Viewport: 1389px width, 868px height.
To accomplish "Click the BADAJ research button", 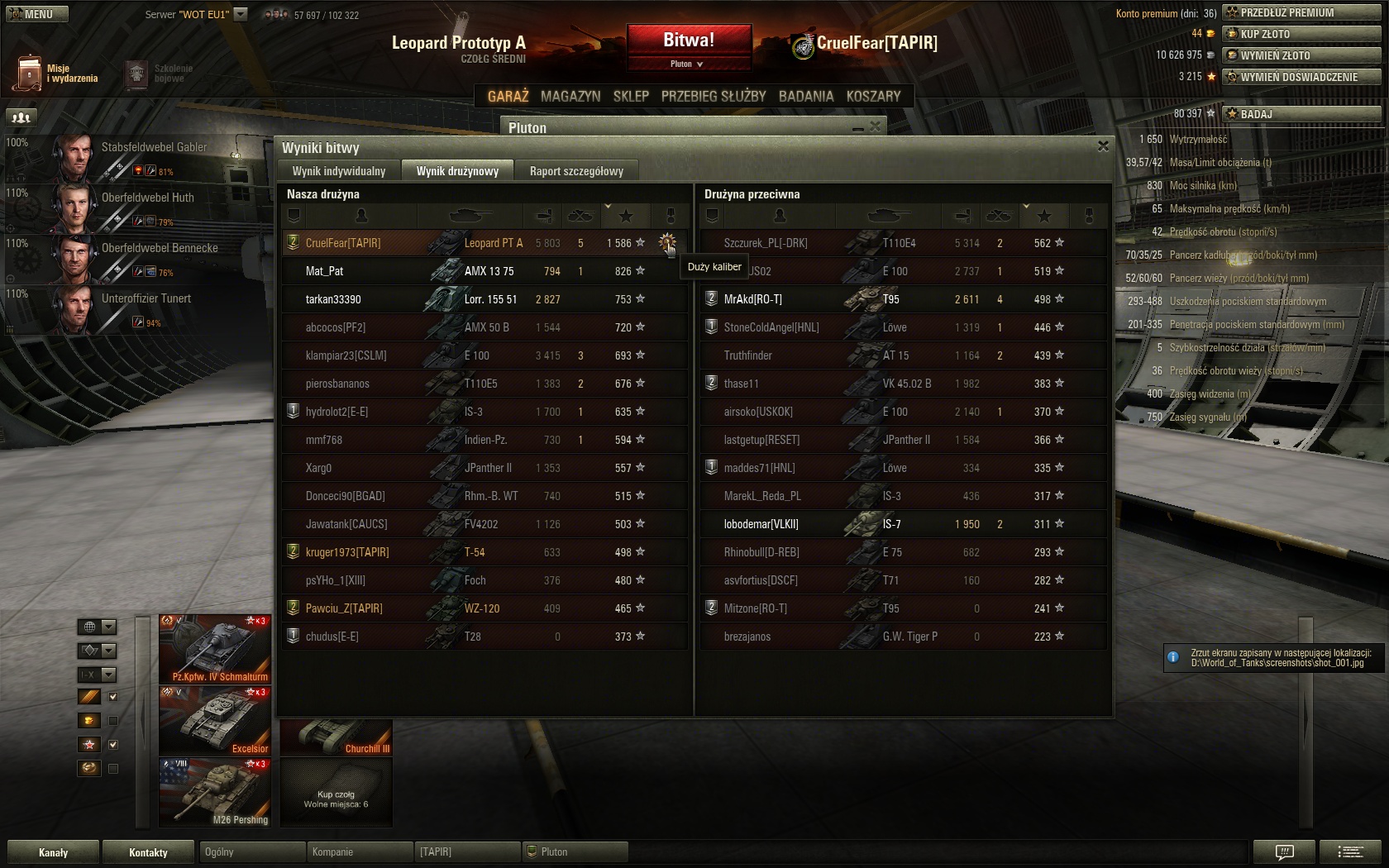I will click(1302, 114).
